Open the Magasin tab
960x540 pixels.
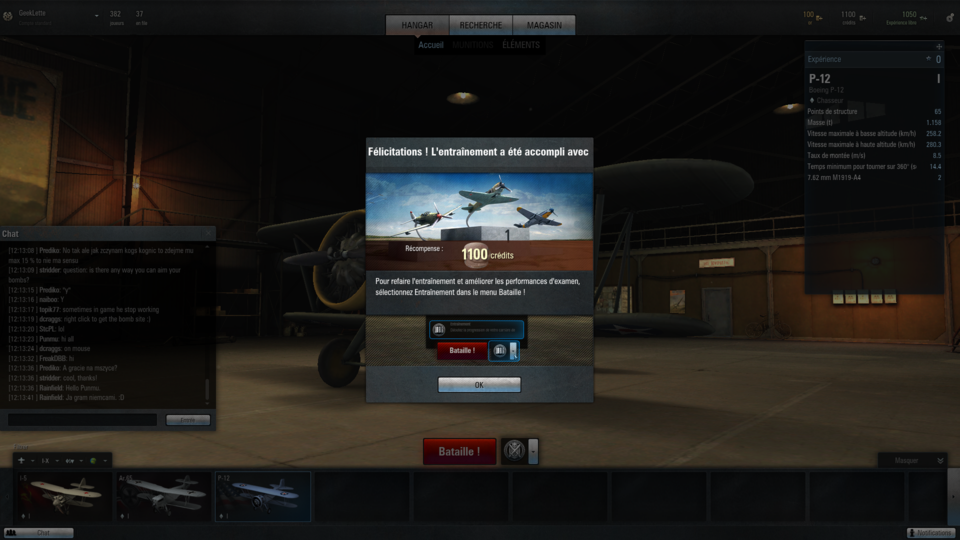tap(544, 25)
